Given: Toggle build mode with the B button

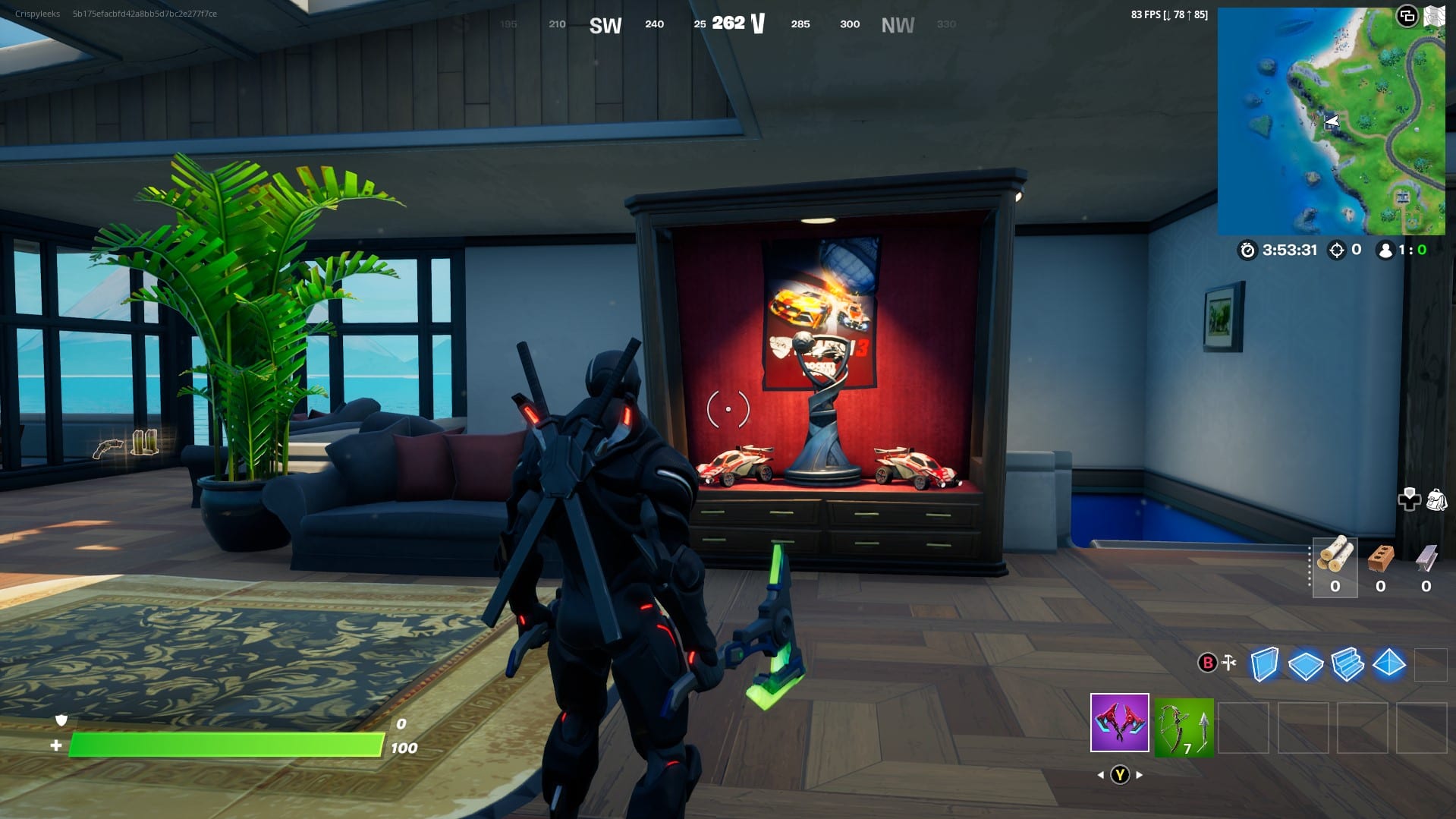Looking at the screenshot, I should pyautogui.click(x=1208, y=663).
